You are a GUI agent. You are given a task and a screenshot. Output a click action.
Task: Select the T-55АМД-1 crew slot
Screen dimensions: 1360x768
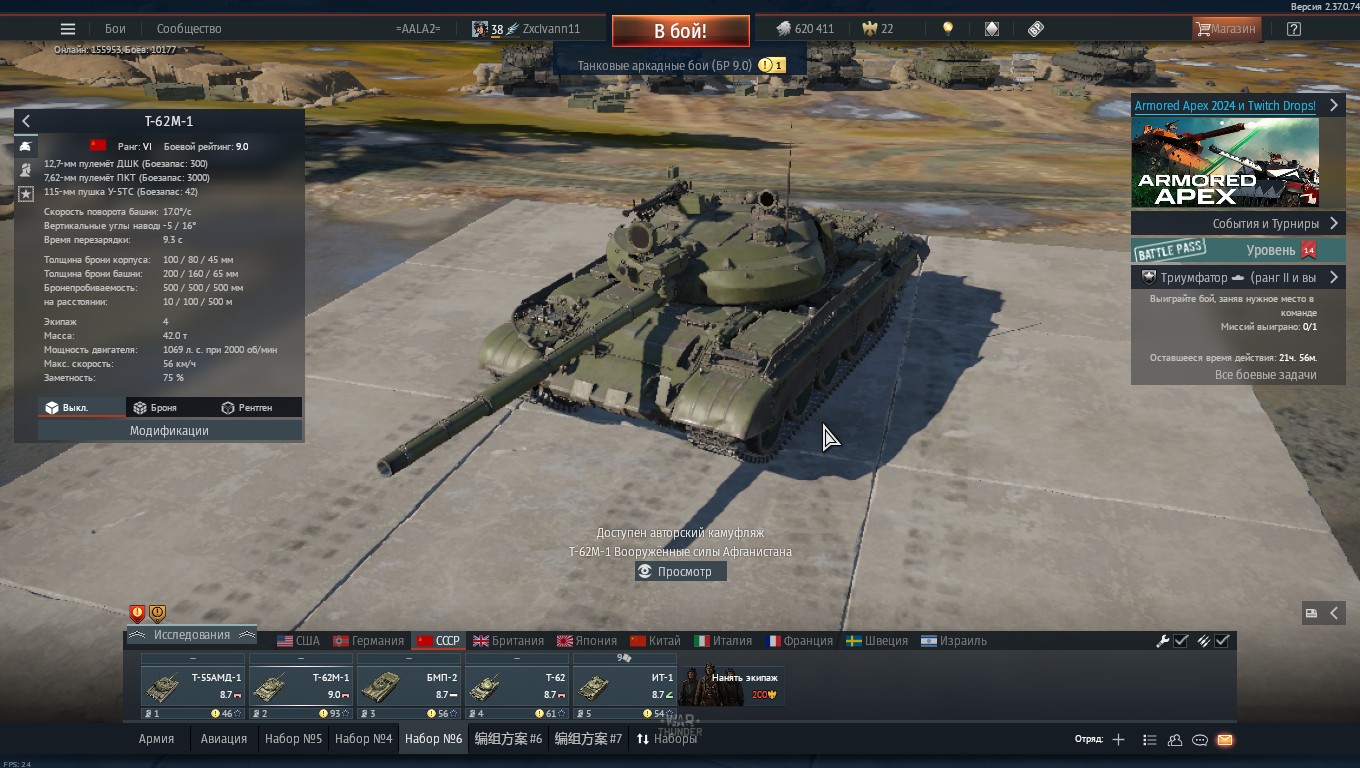tap(193, 687)
